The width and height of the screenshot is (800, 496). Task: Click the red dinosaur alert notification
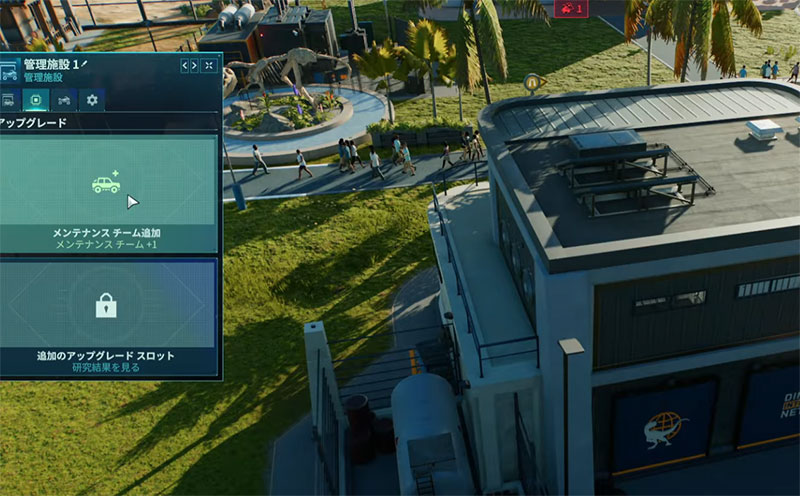pos(571,9)
